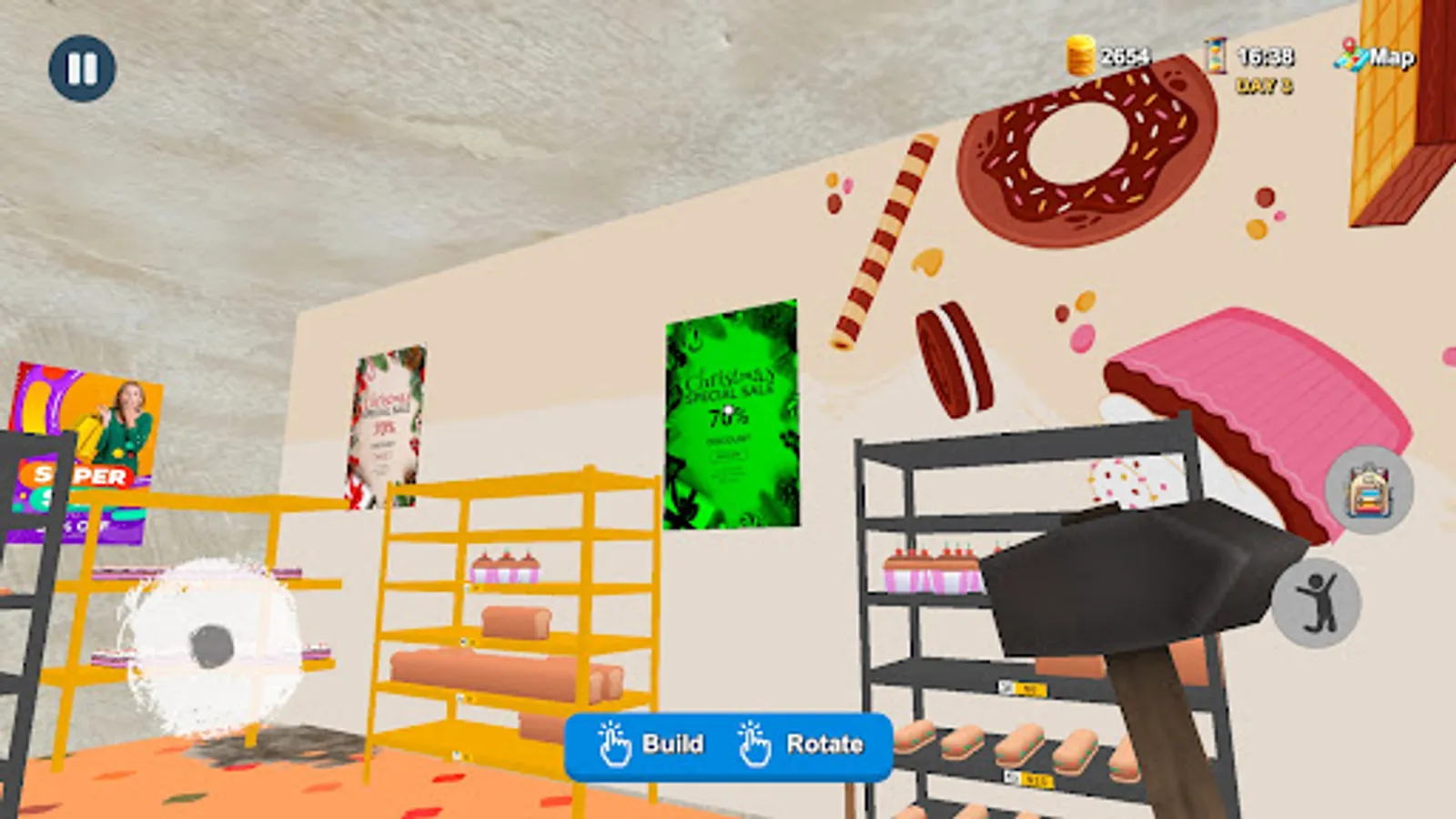This screenshot has width=1456, height=819.
Task: Open the green Christmas Special Sale poster
Action: (x=733, y=414)
